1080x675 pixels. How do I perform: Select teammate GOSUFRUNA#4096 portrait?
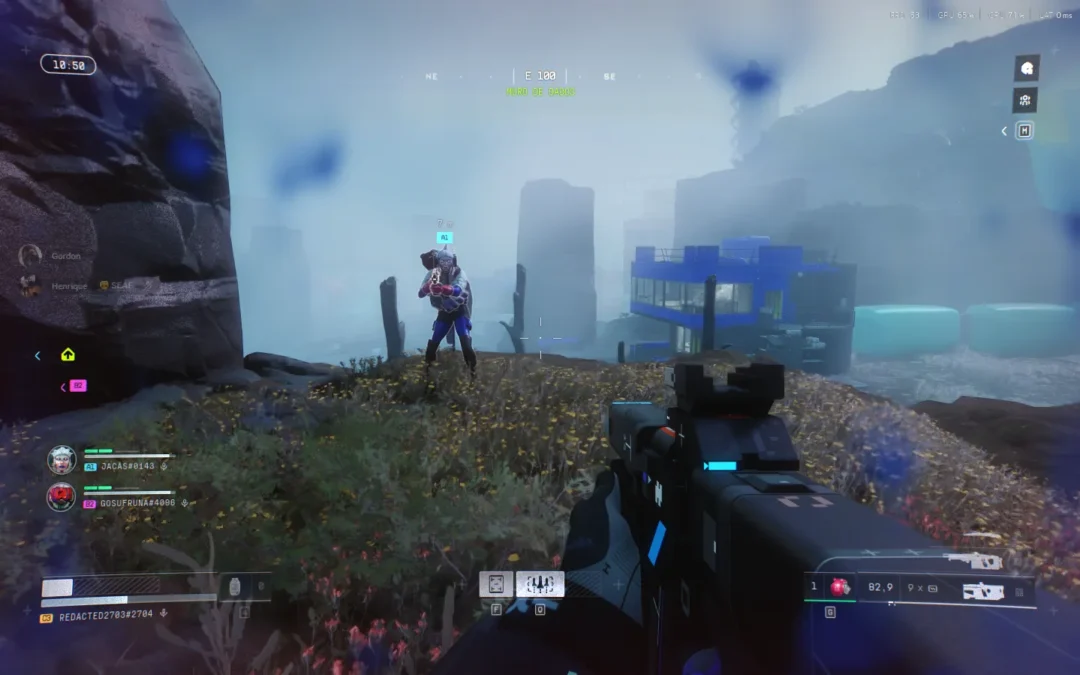coord(61,496)
